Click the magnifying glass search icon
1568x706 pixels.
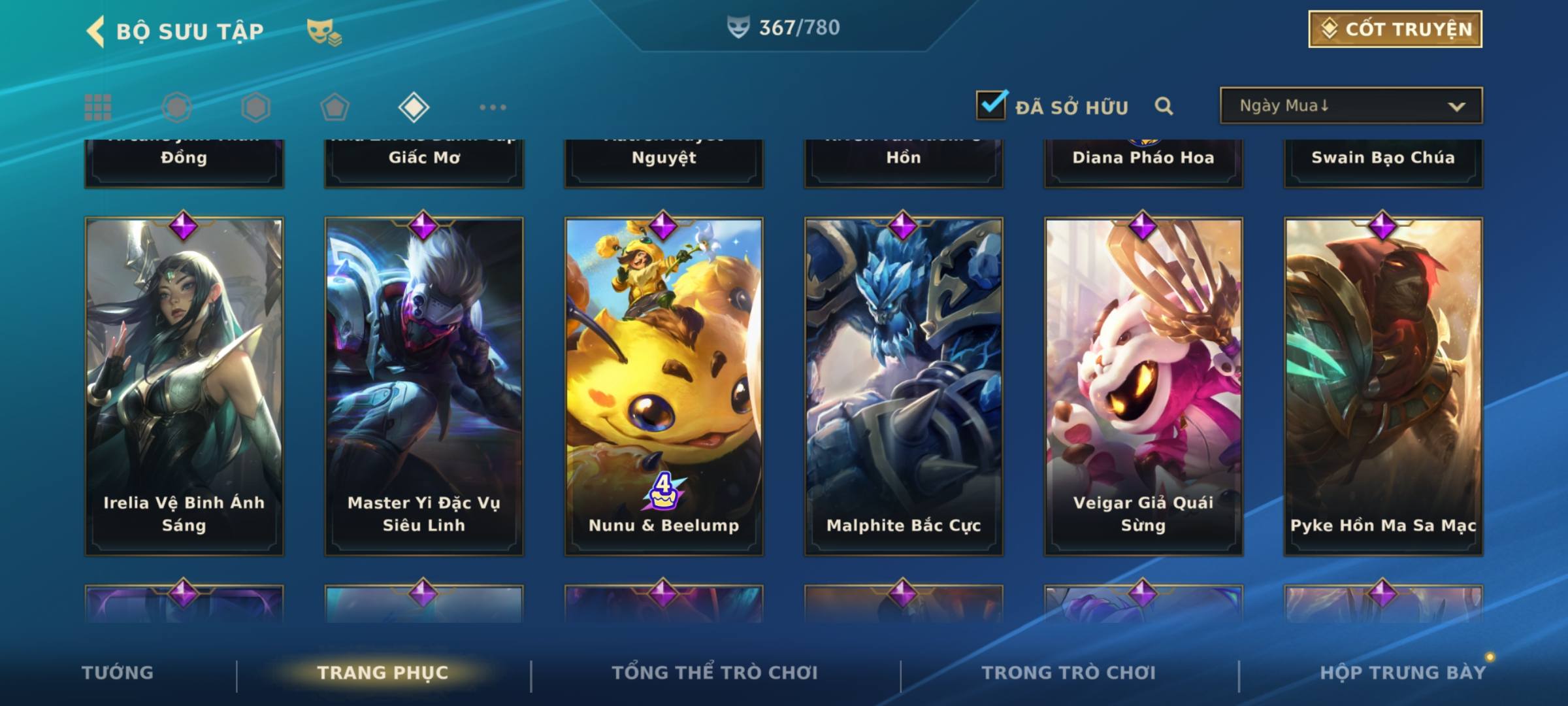pyautogui.click(x=1164, y=106)
